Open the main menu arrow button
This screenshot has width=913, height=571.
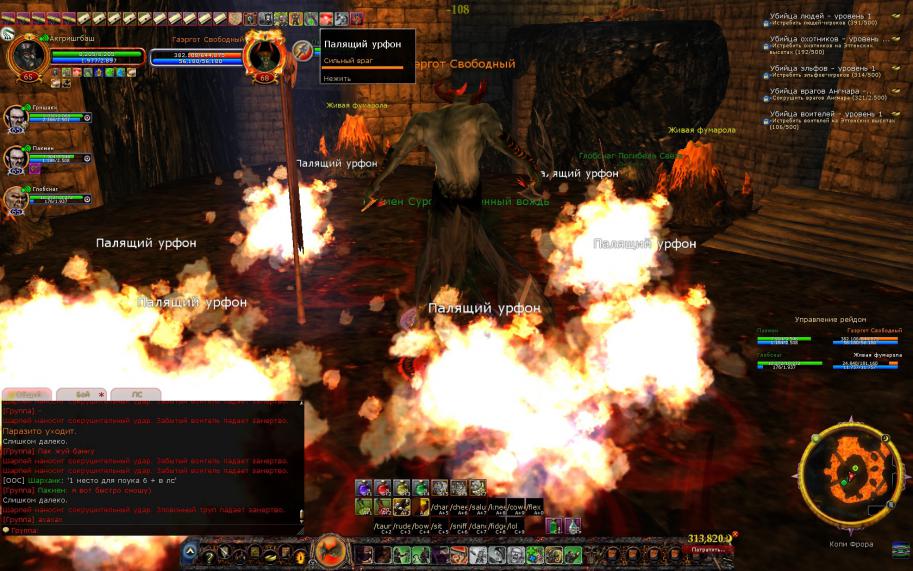tap(191, 552)
